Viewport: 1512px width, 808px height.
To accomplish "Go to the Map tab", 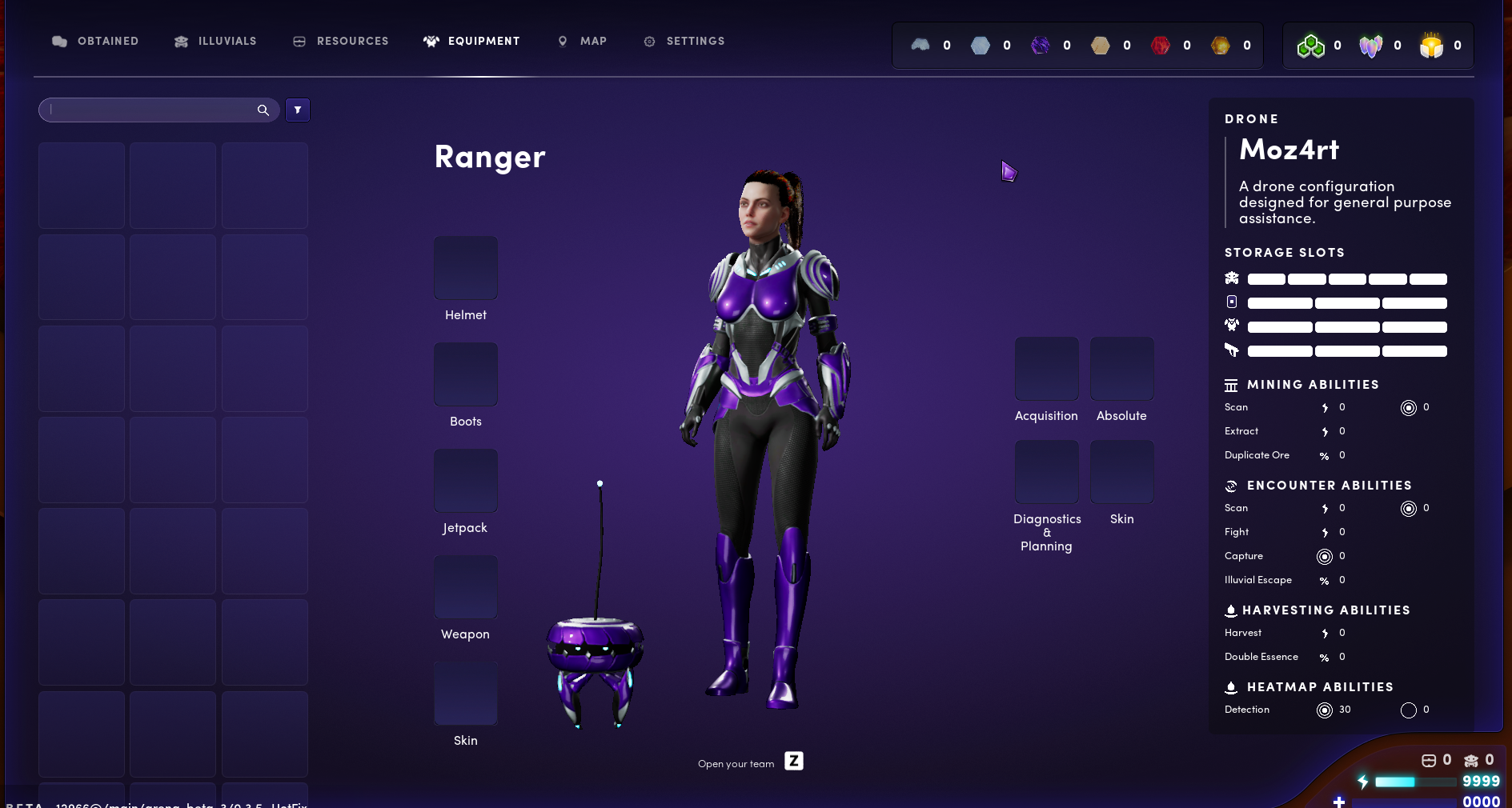I will 582,41.
